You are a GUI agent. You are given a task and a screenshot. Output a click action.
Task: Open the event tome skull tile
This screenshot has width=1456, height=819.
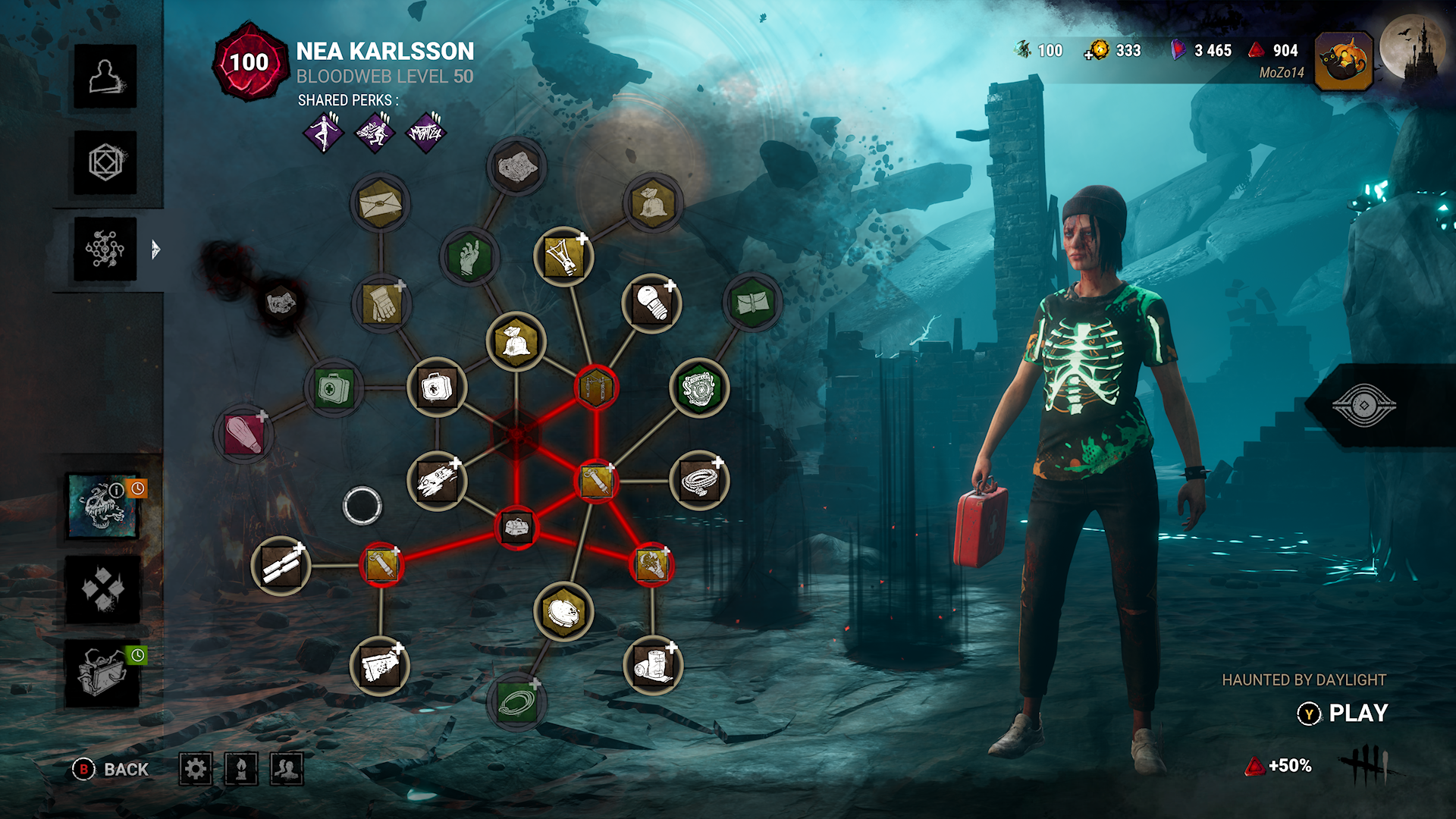point(104,506)
